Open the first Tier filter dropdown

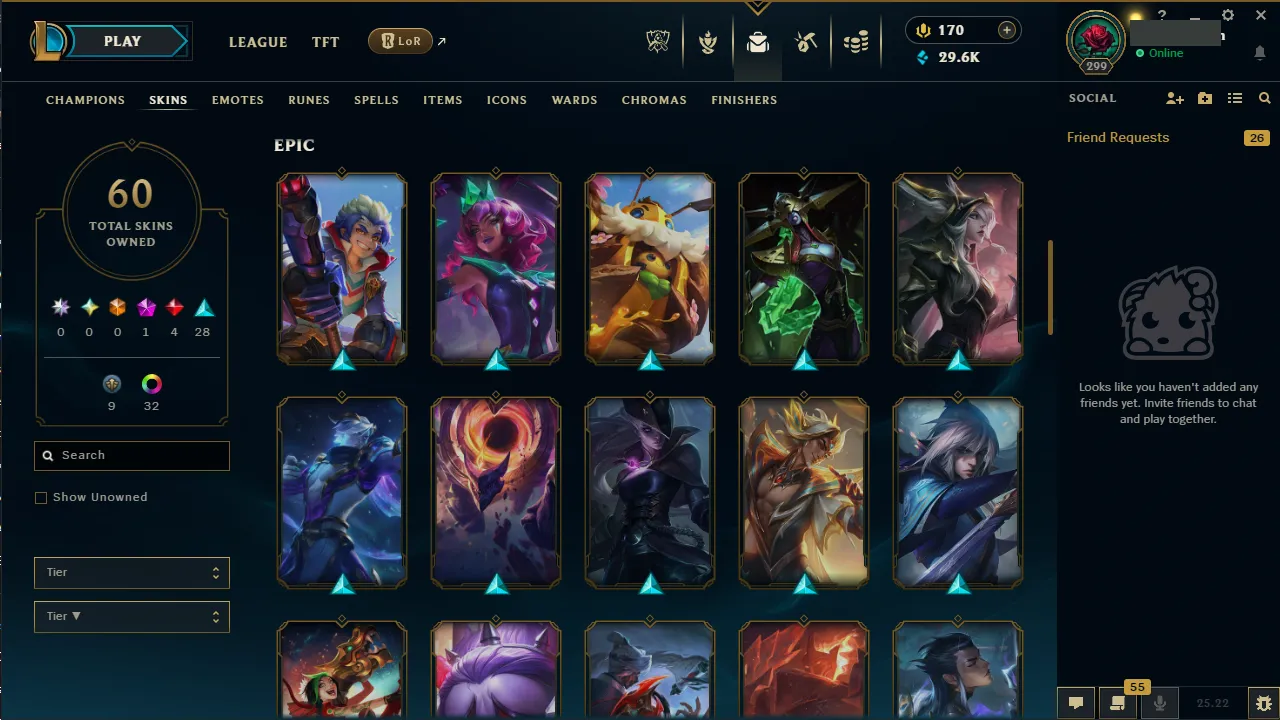pos(131,572)
